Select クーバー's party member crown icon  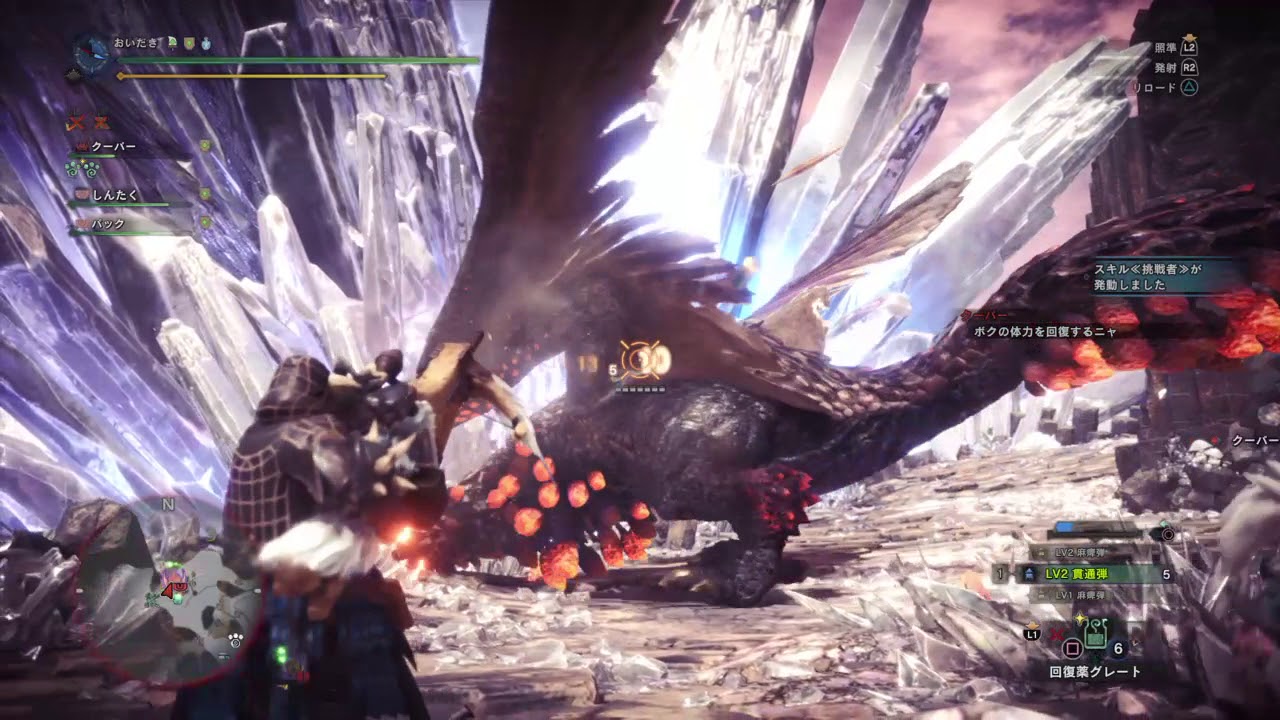[82, 146]
